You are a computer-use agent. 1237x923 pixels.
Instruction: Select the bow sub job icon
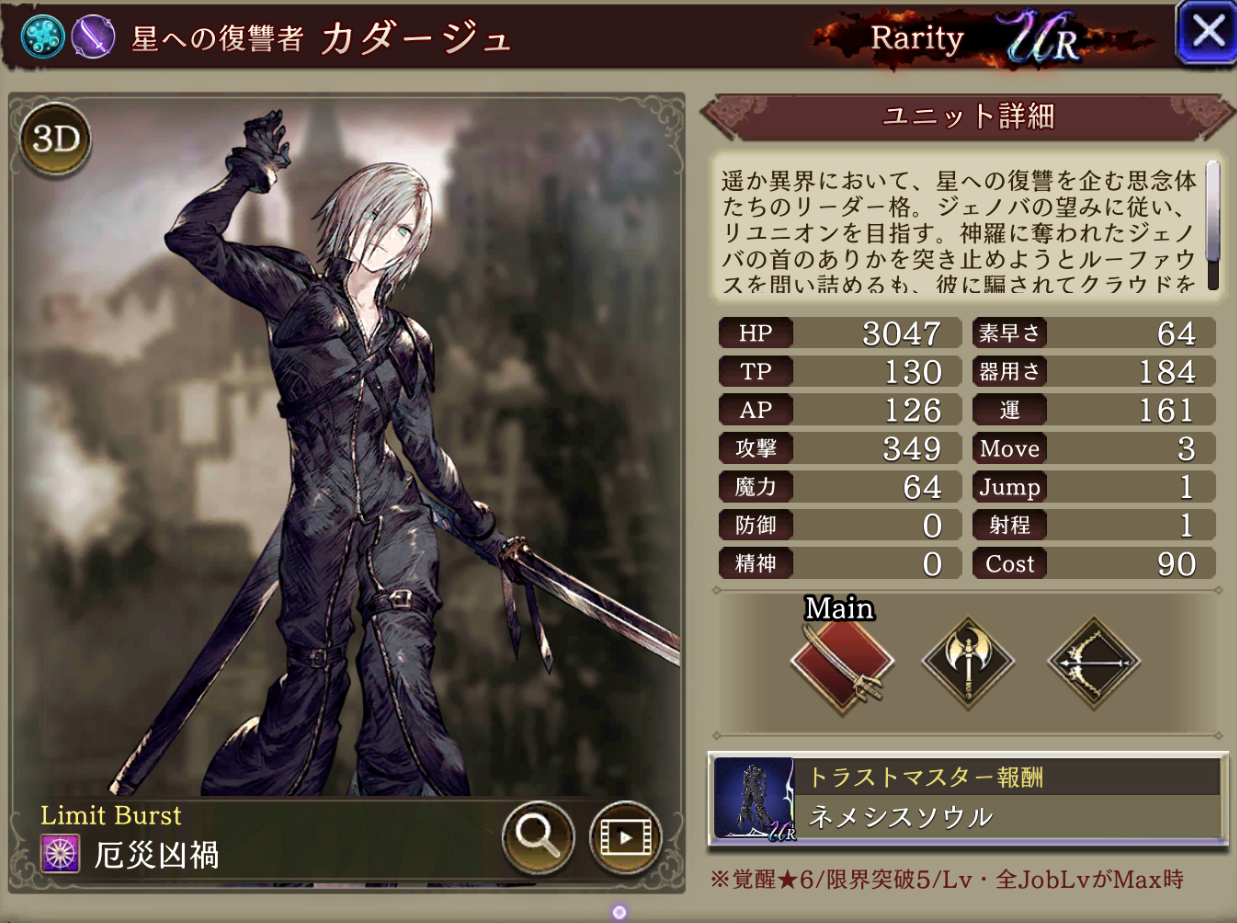pos(1093,661)
